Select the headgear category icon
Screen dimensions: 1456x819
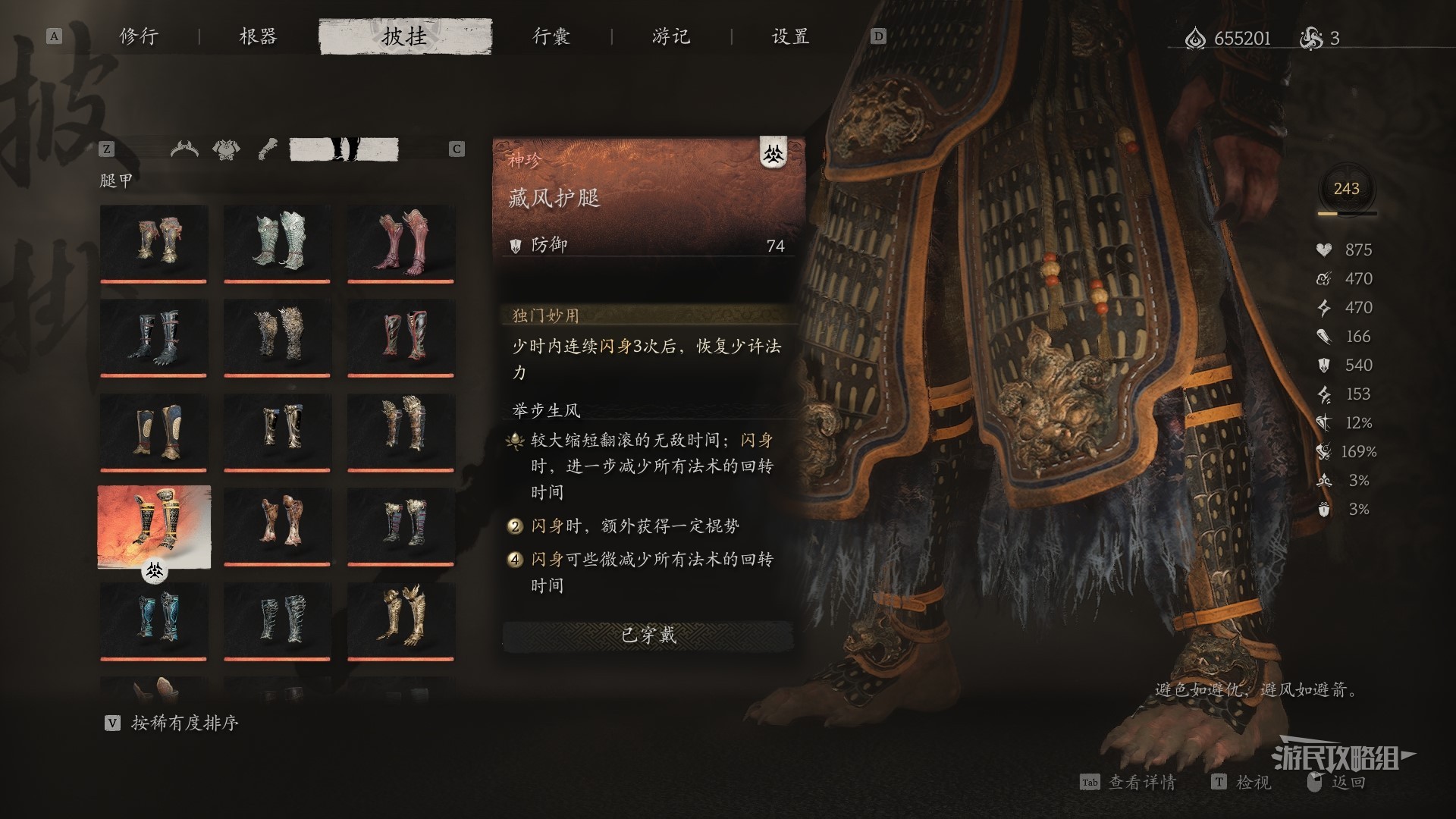pyautogui.click(x=184, y=149)
